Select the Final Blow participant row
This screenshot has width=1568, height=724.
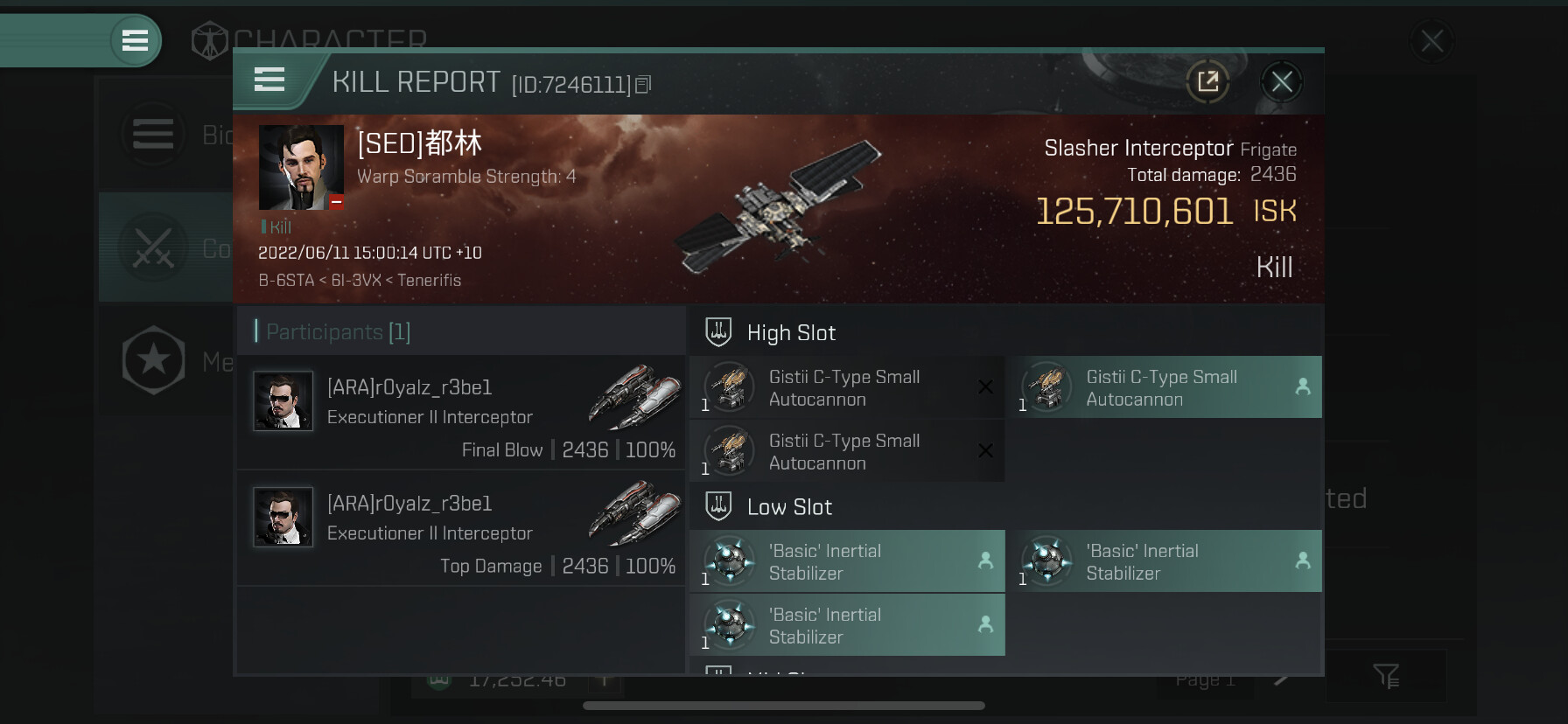(x=461, y=412)
